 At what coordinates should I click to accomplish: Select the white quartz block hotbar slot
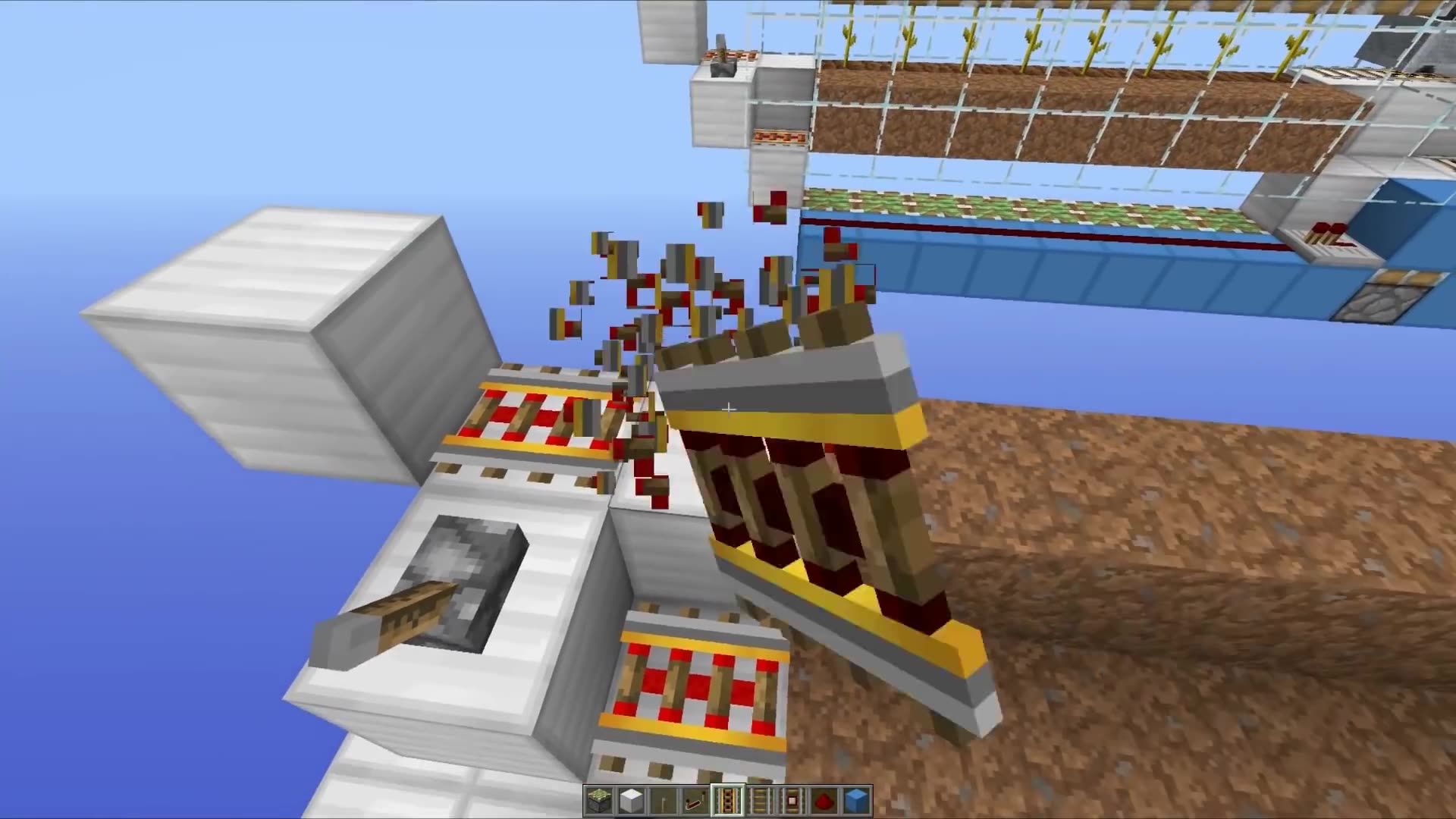(631, 799)
